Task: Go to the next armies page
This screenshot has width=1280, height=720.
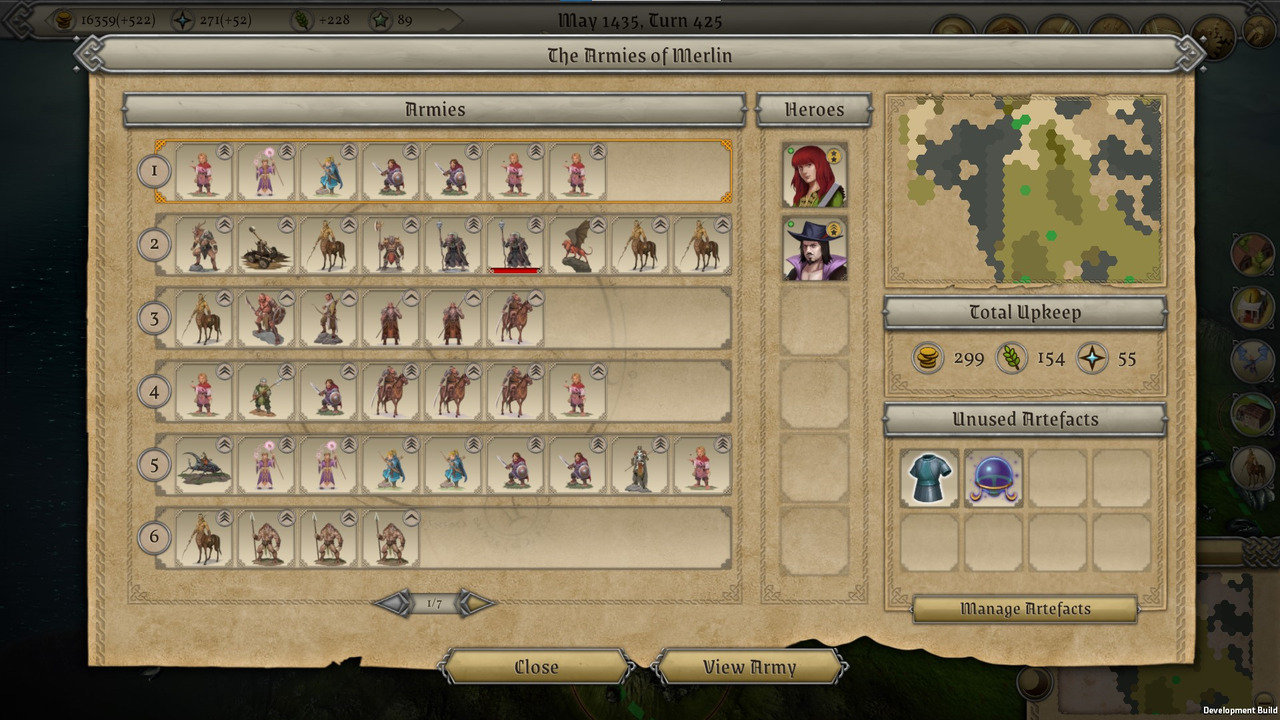Action: (476, 603)
